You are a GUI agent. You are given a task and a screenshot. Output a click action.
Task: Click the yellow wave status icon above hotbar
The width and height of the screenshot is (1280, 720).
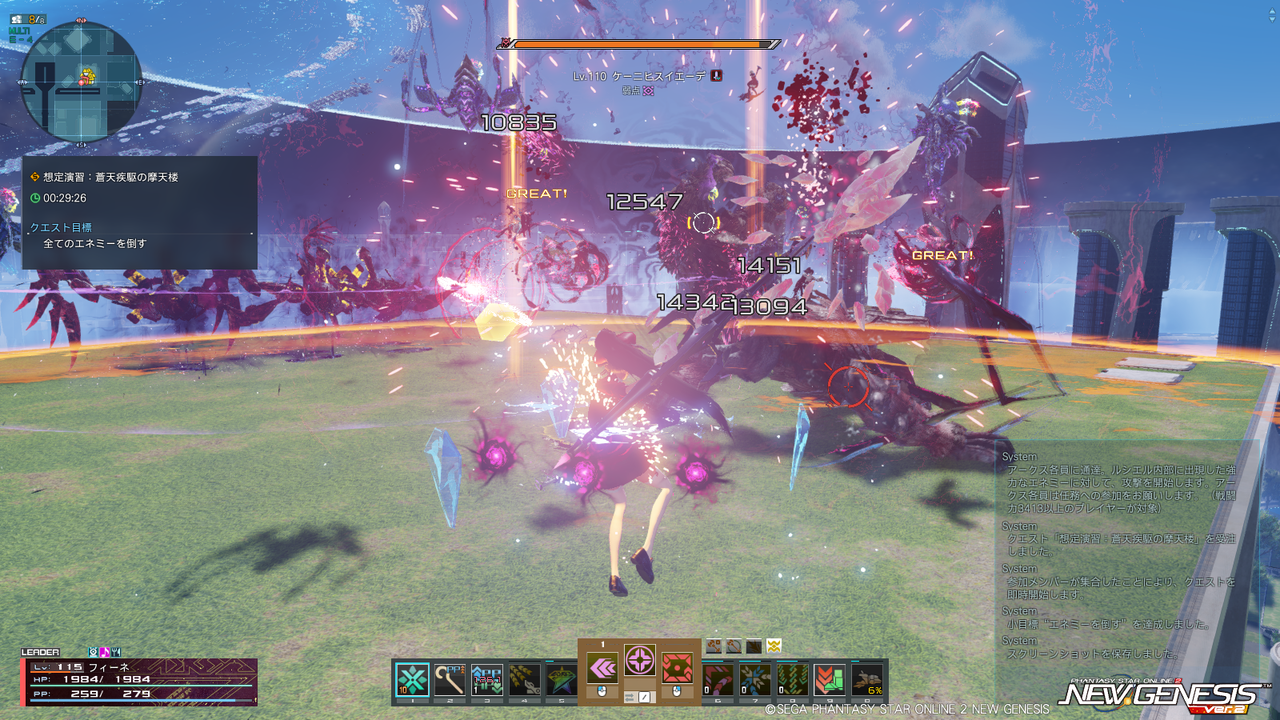pyautogui.click(x=773, y=646)
